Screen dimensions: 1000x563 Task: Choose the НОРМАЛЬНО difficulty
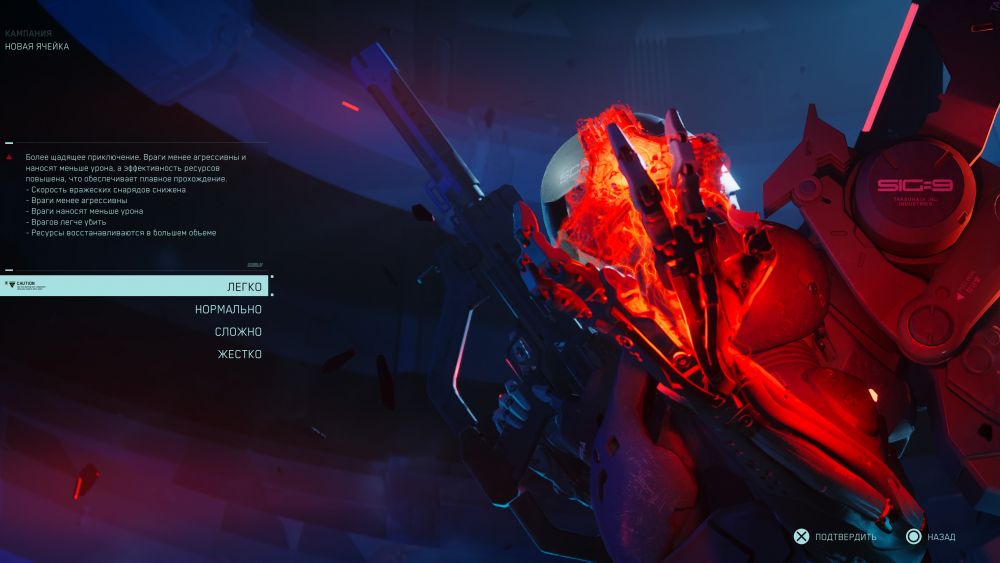[228, 310]
